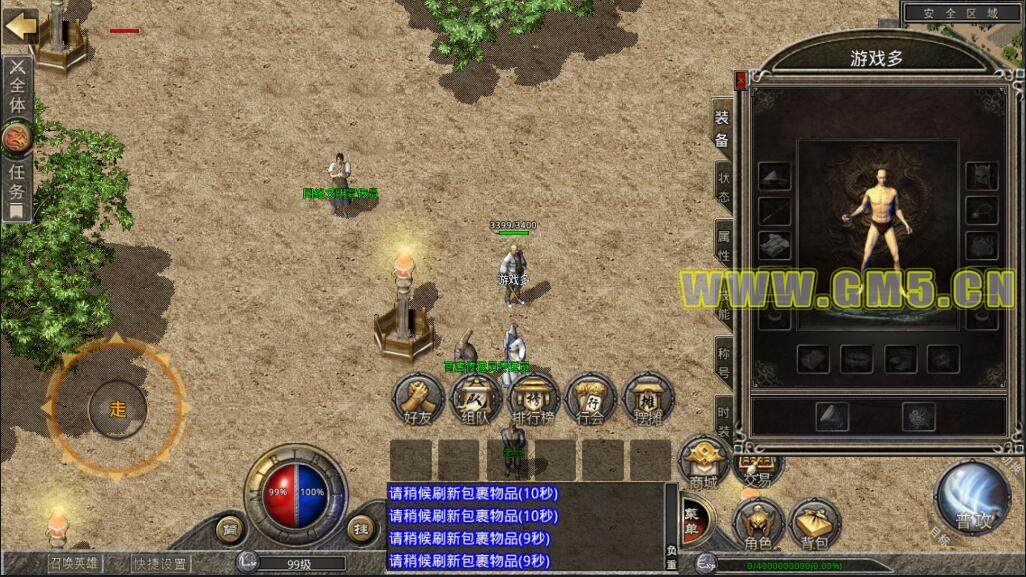Close the character equipment panel
The width and height of the screenshot is (1026, 577).
point(740,79)
